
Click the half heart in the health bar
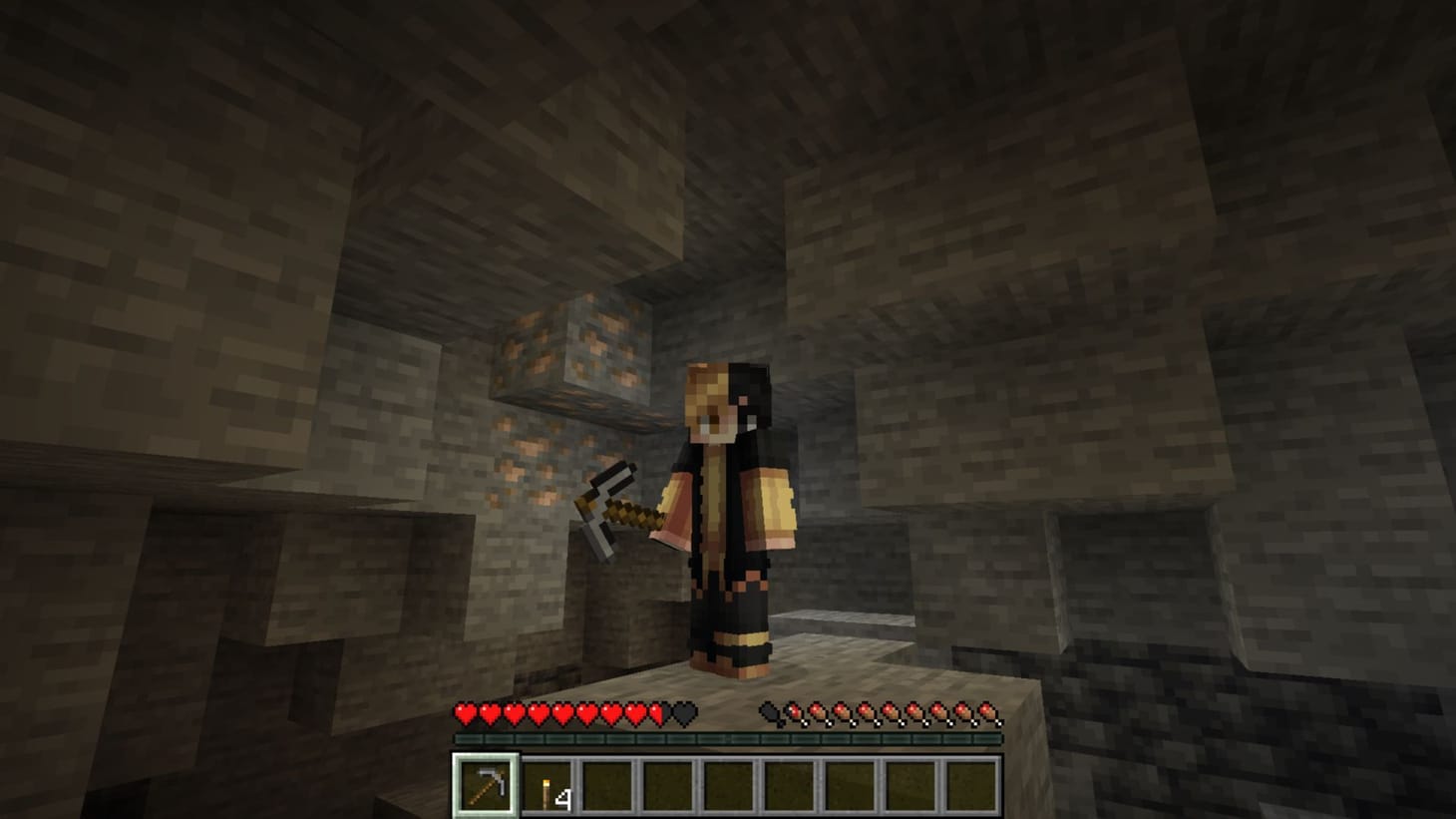click(x=657, y=712)
